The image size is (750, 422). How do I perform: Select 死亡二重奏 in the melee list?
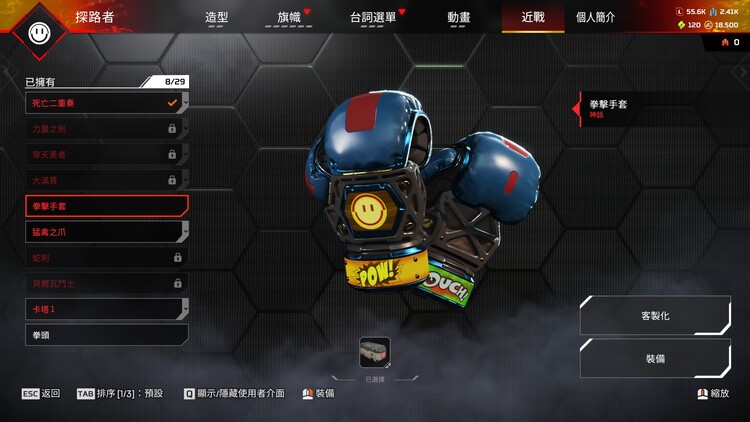point(106,102)
